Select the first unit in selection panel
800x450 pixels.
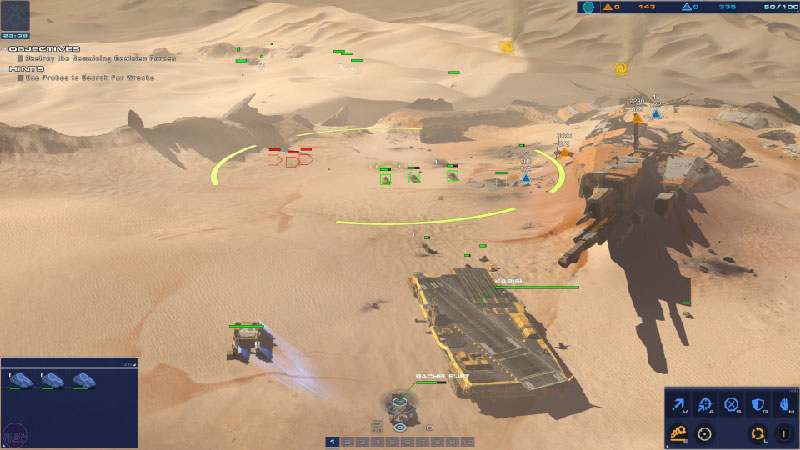[x=22, y=380]
